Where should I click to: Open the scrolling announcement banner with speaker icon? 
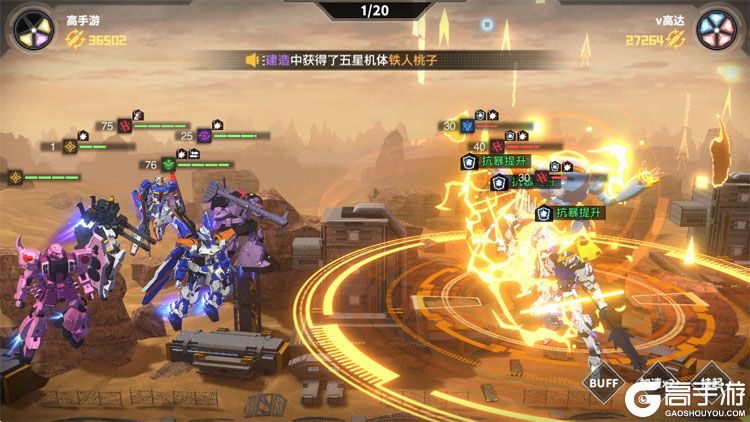(343, 61)
